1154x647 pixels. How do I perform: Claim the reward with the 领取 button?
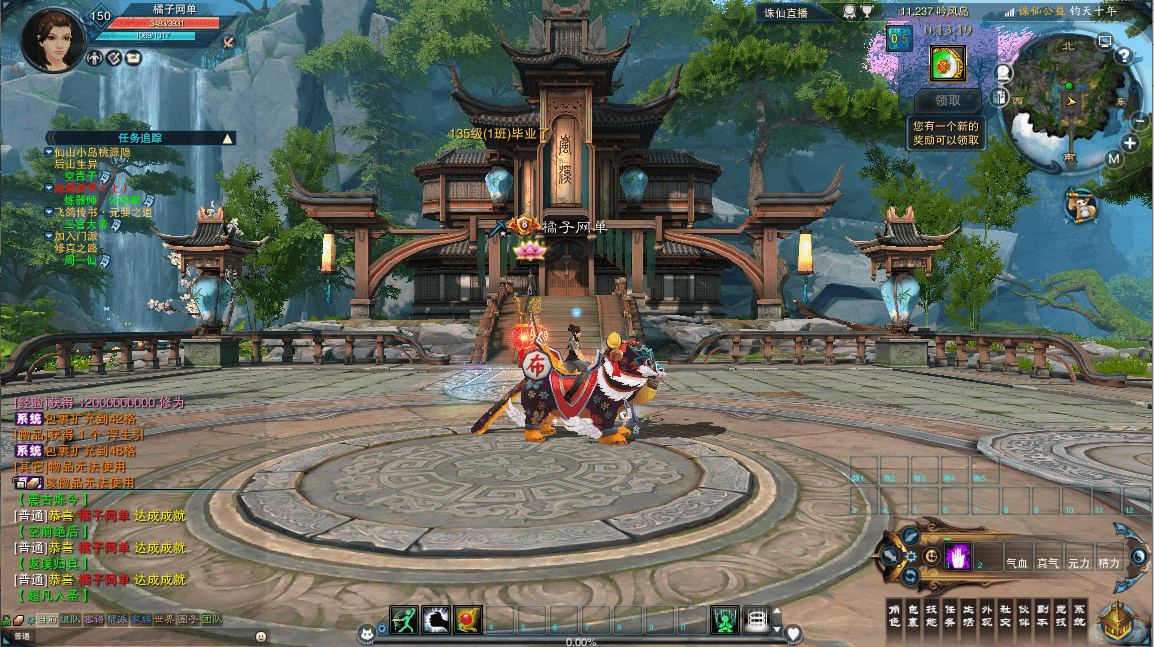coord(947,100)
